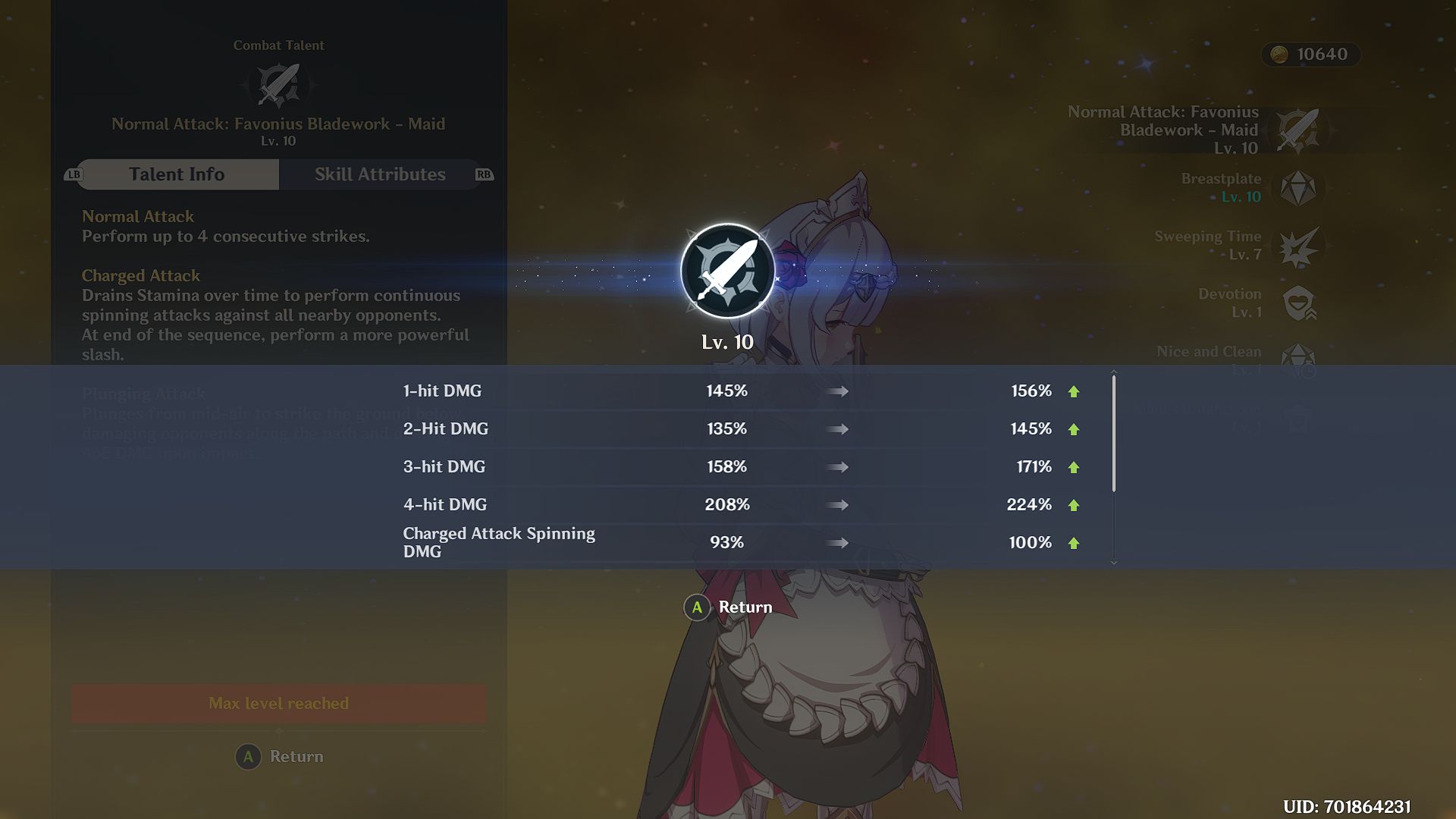
Task: Click the green upgrade arrow beside 156%
Action: [x=1072, y=391]
